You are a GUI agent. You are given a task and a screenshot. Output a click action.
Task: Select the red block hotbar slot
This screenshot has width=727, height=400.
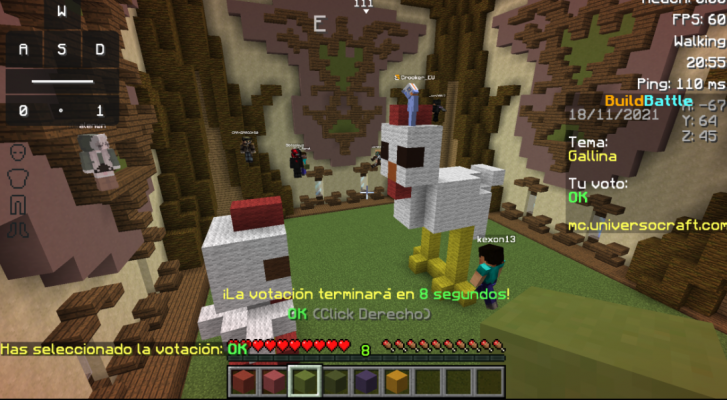point(244,380)
